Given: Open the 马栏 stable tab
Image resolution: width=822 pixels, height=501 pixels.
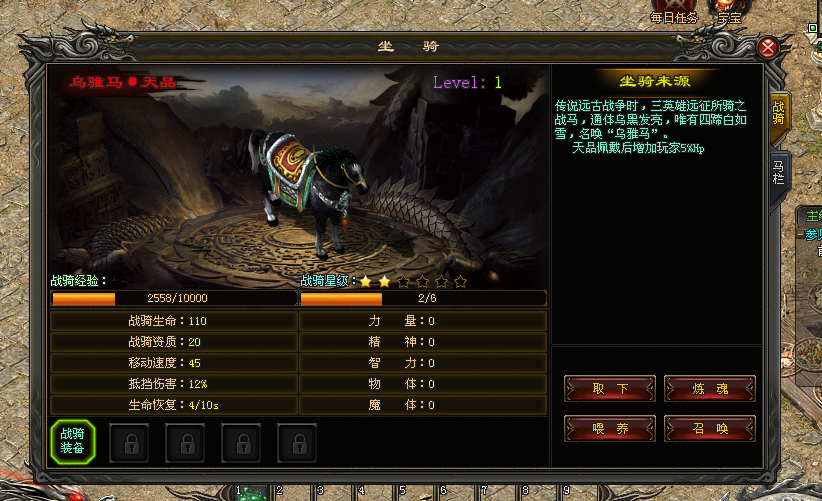Looking at the screenshot, I should coord(777,170).
